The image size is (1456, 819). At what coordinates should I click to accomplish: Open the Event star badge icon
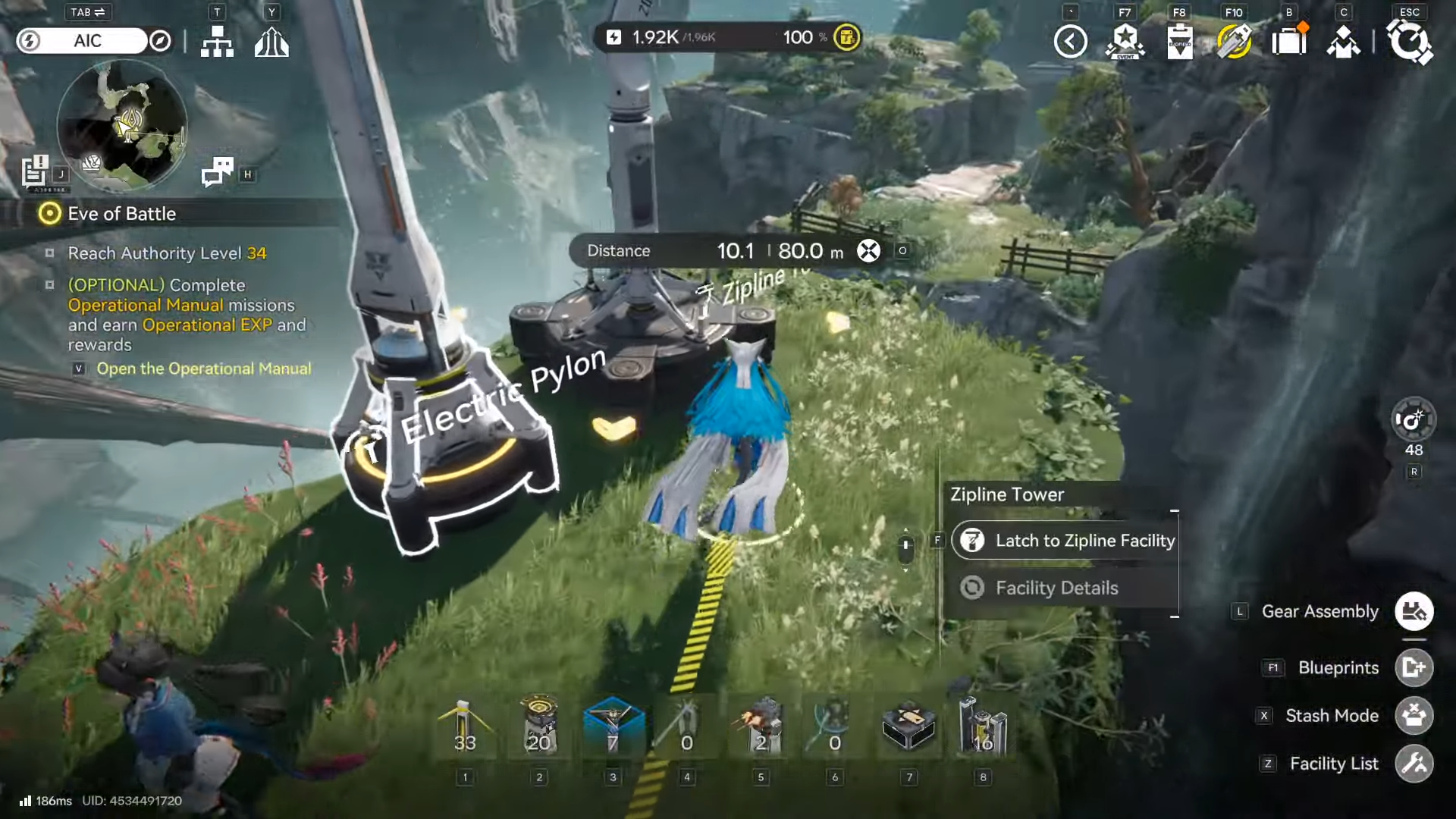[x=1125, y=42]
